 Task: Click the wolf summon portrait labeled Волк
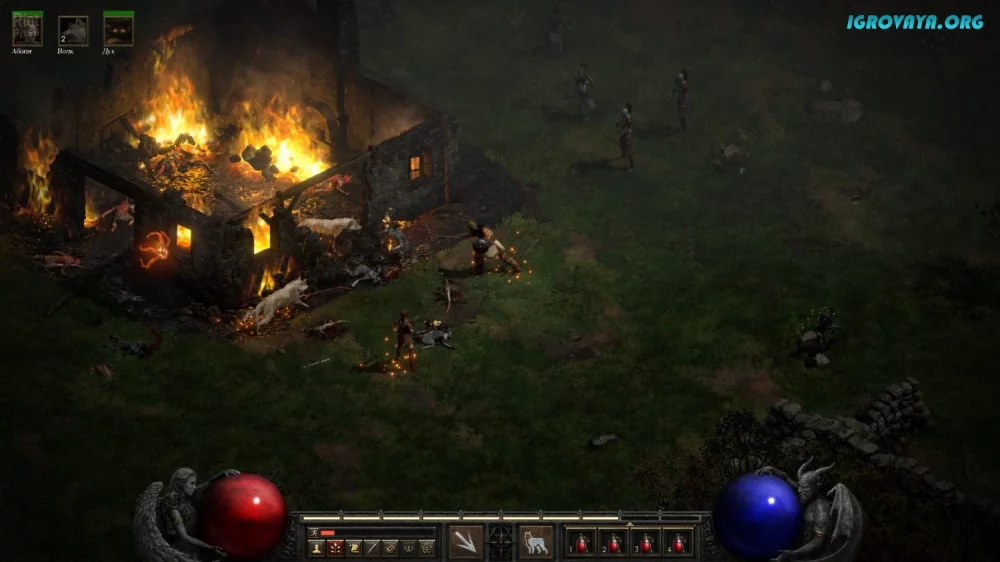72,30
